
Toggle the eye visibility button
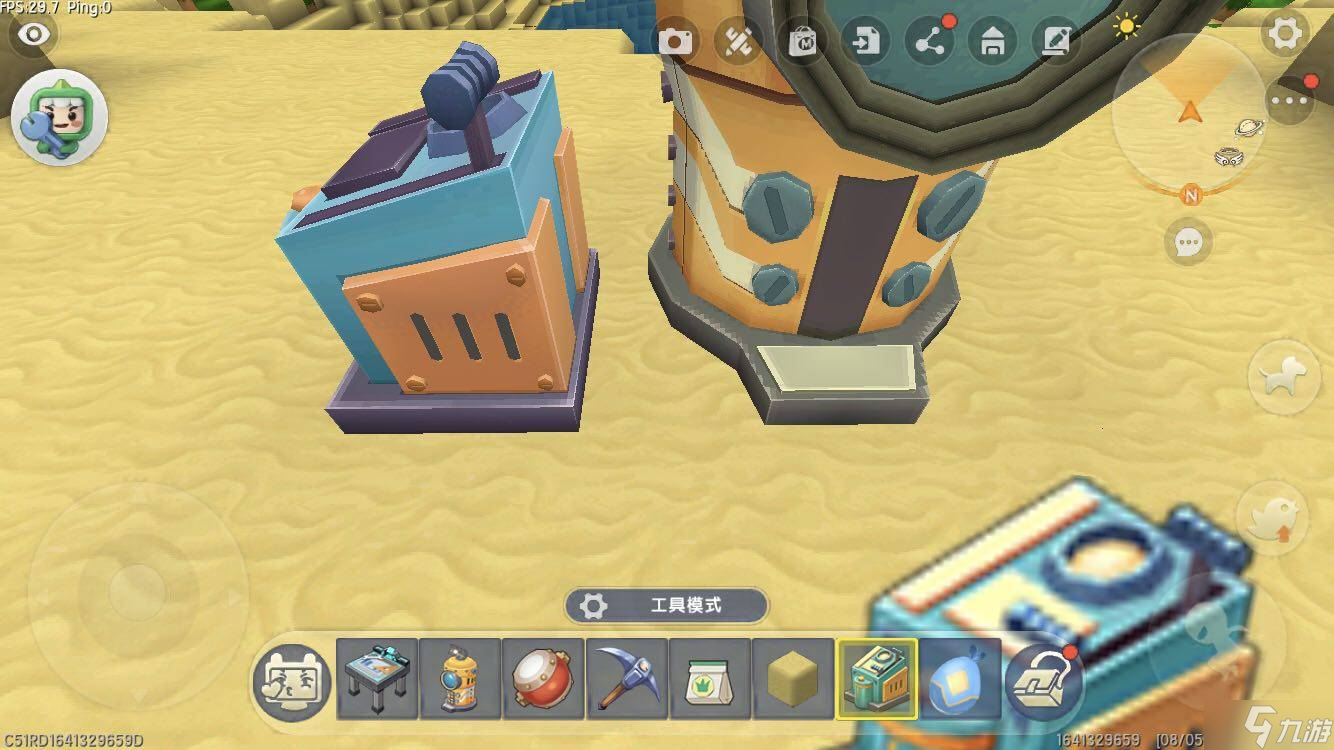pos(34,34)
